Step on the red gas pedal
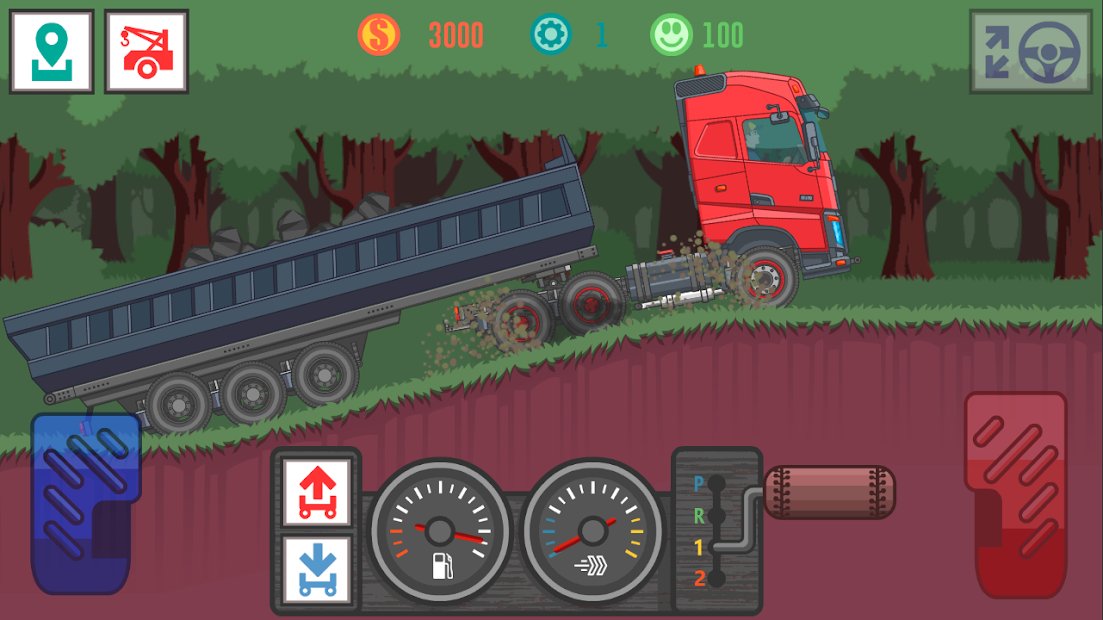This screenshot has width=1103, height=620. coord(1015,493)
